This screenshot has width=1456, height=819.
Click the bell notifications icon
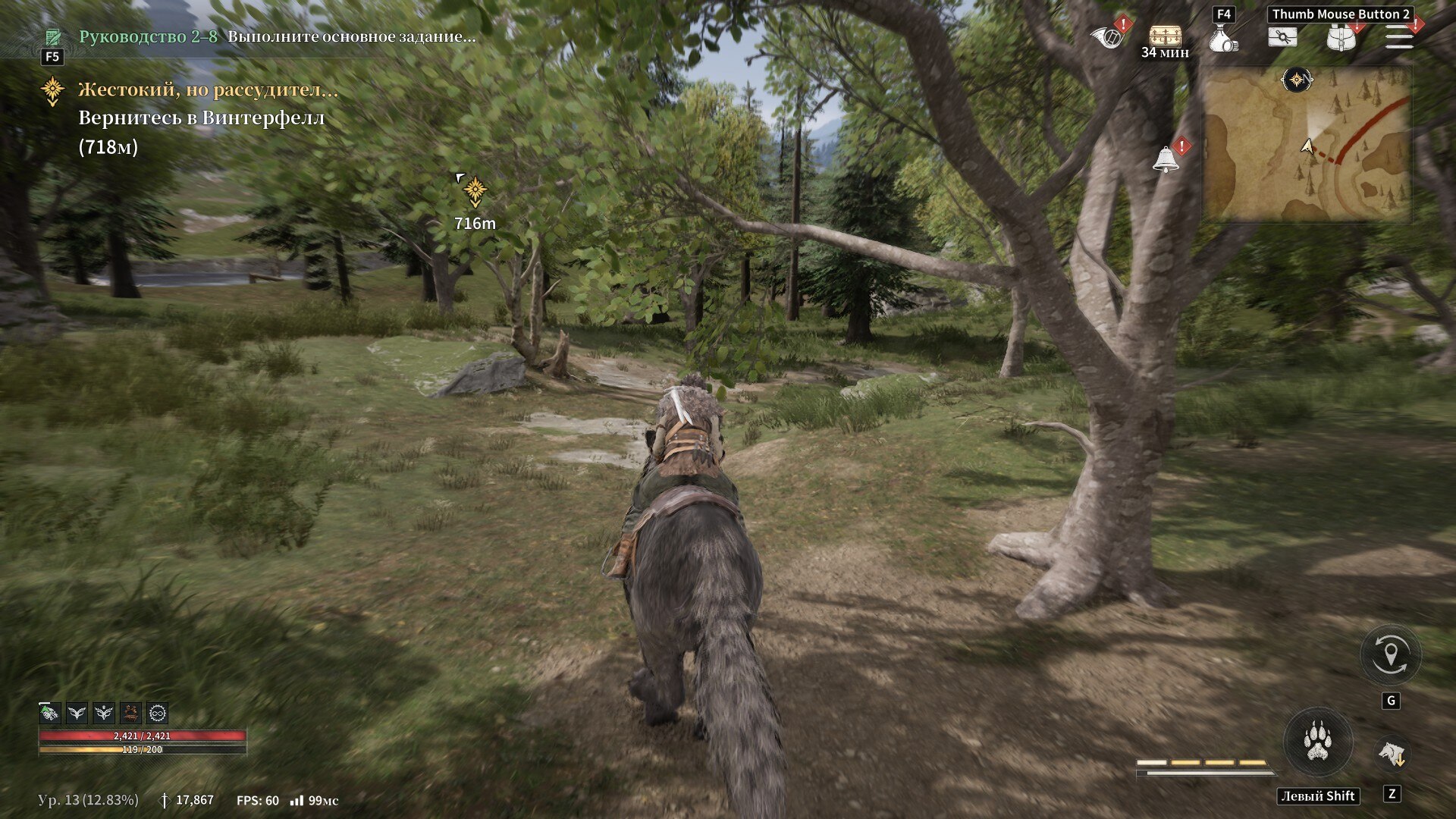pos(1166,159)
